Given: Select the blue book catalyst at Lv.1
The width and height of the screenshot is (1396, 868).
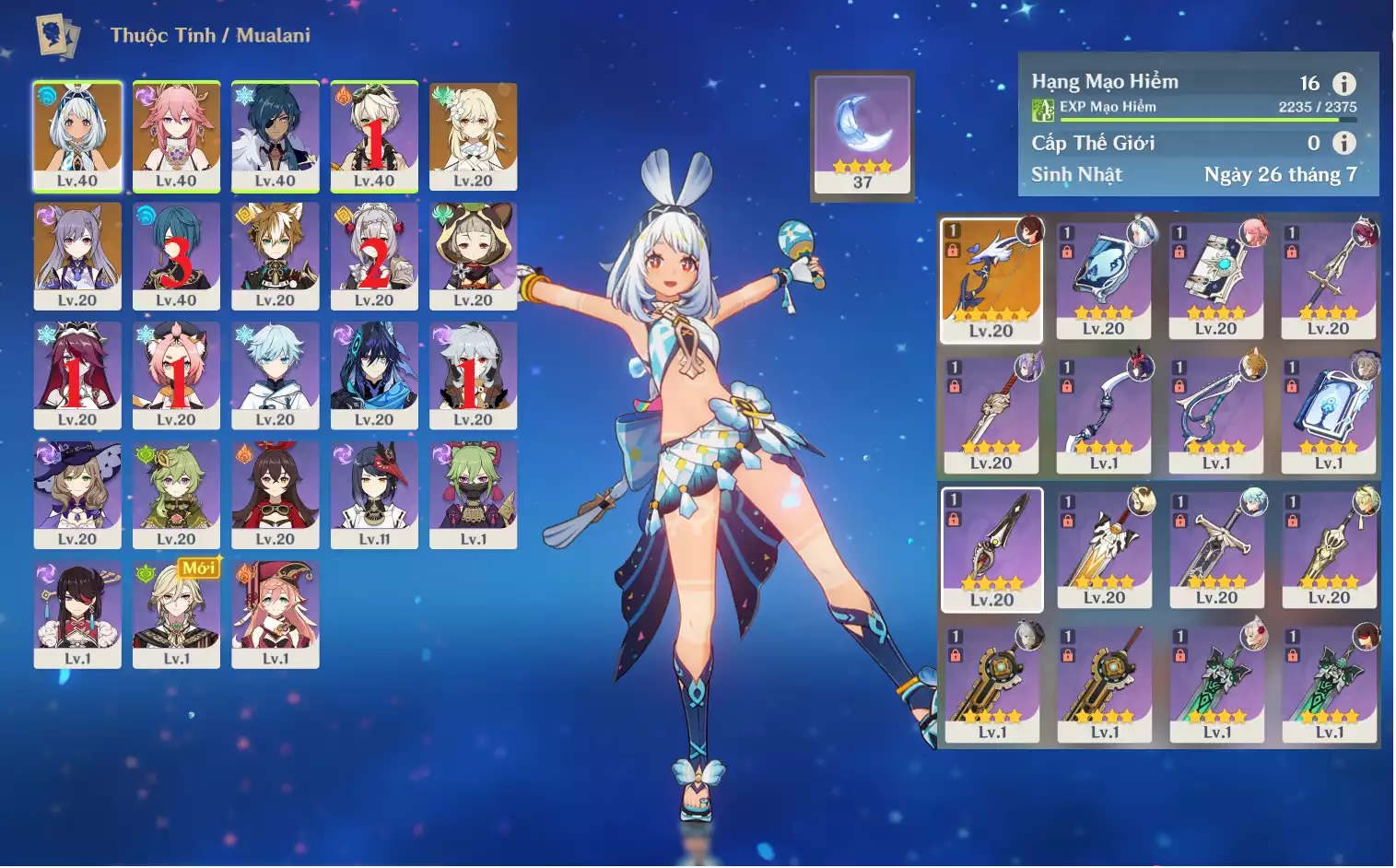Looking at the screenshot, I should coord(1328,414).
